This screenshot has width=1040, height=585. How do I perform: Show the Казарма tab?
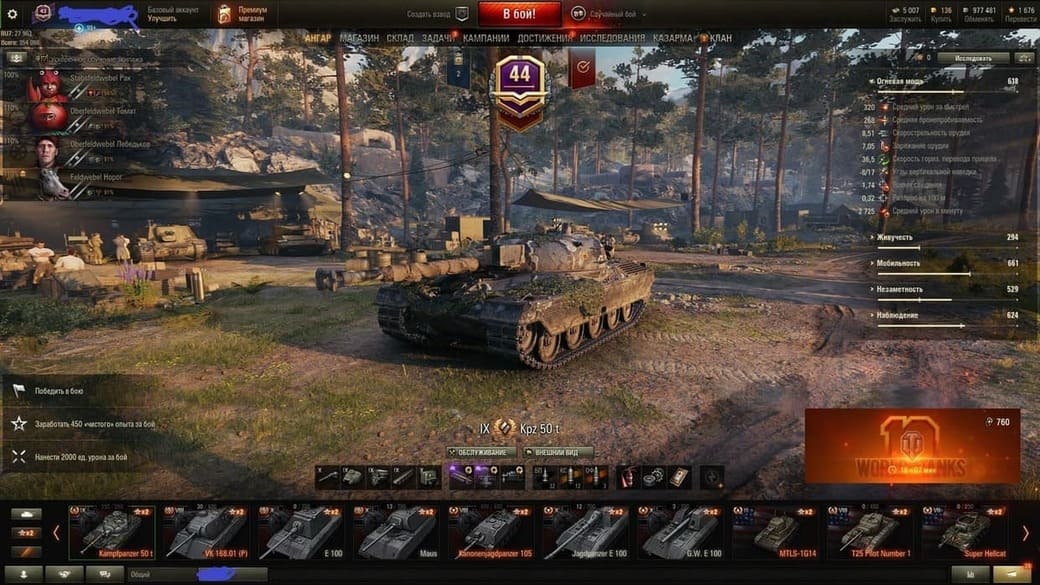click(x=672, y=38)
